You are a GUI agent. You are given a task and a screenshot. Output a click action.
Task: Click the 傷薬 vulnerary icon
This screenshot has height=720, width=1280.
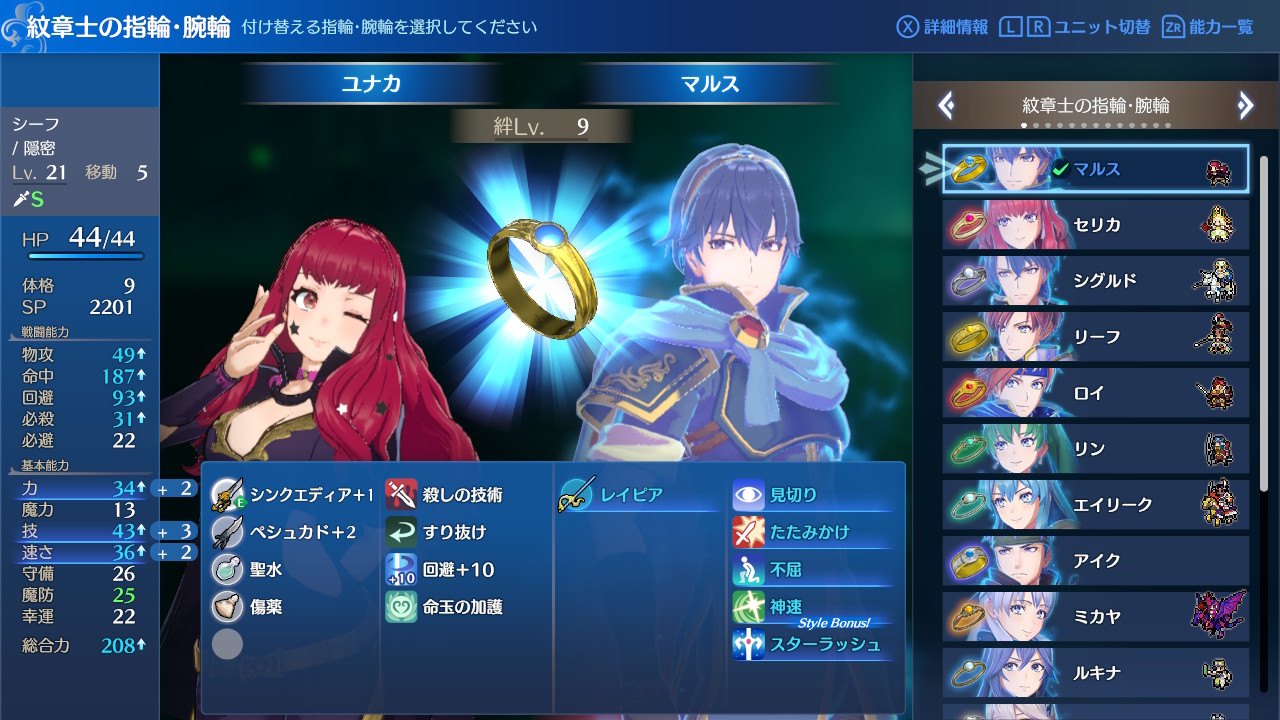coord(227,604)
